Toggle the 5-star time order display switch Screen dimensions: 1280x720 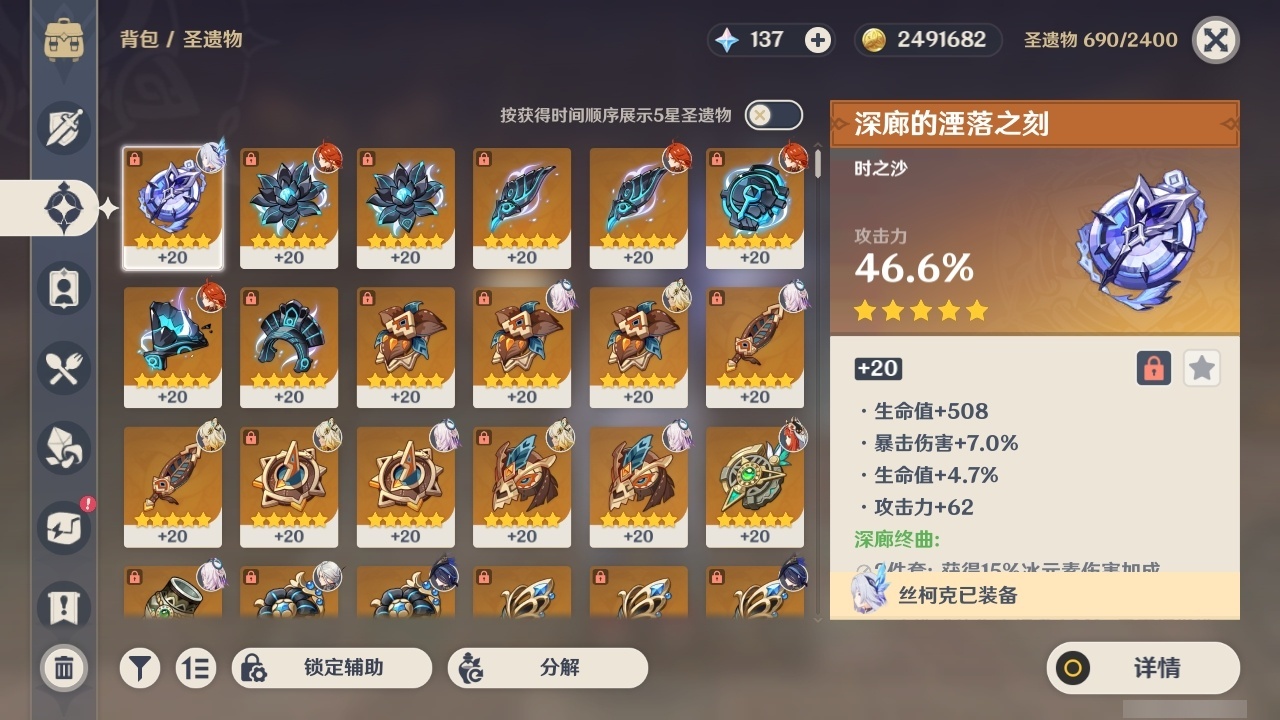pyautogui.click(x=772, y=115)
